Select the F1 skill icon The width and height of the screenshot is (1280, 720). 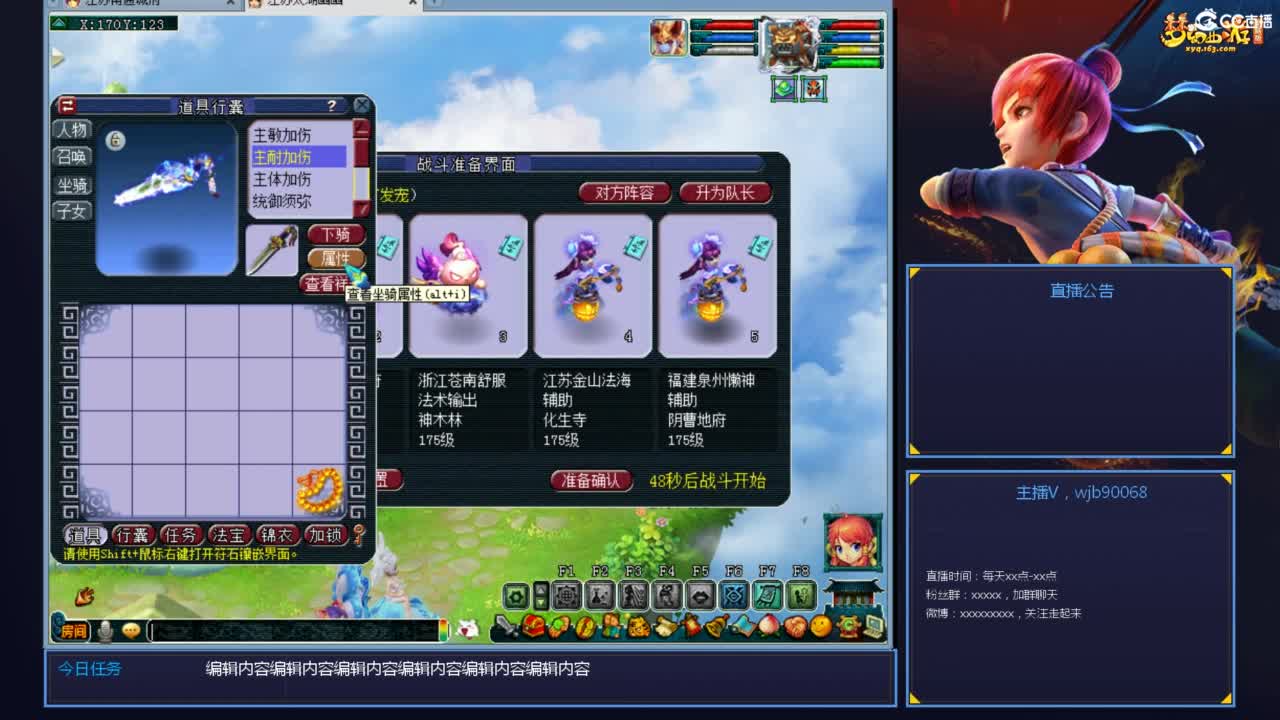pos(566,596)
